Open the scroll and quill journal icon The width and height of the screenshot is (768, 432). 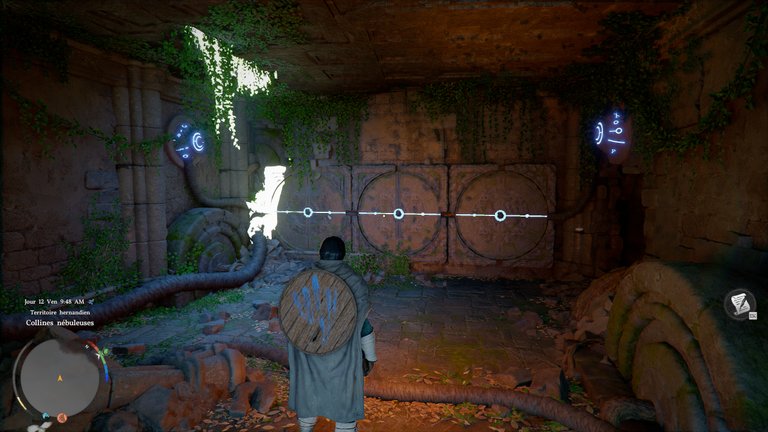739,303
